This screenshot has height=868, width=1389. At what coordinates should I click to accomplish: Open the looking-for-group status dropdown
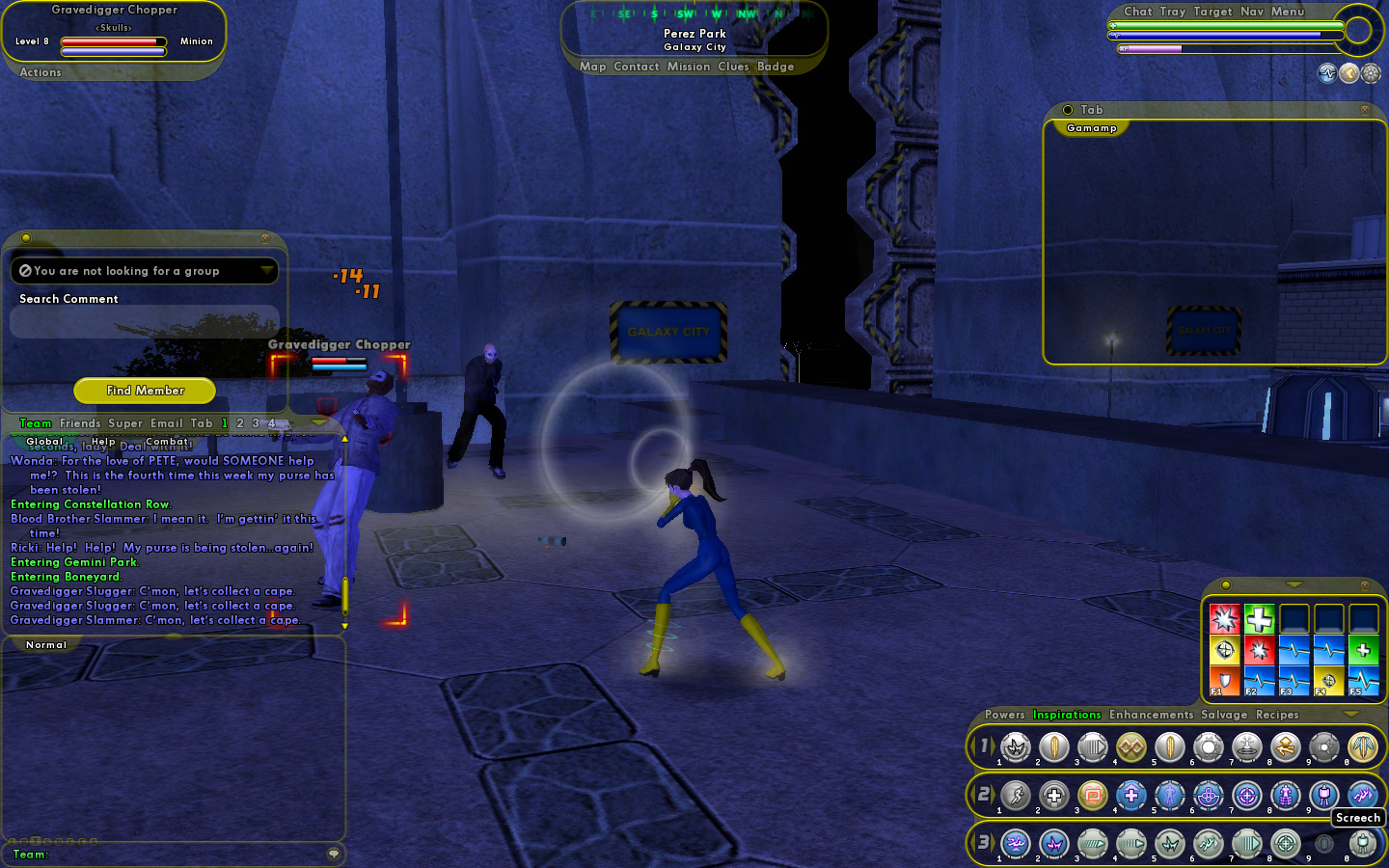point(266,271)
